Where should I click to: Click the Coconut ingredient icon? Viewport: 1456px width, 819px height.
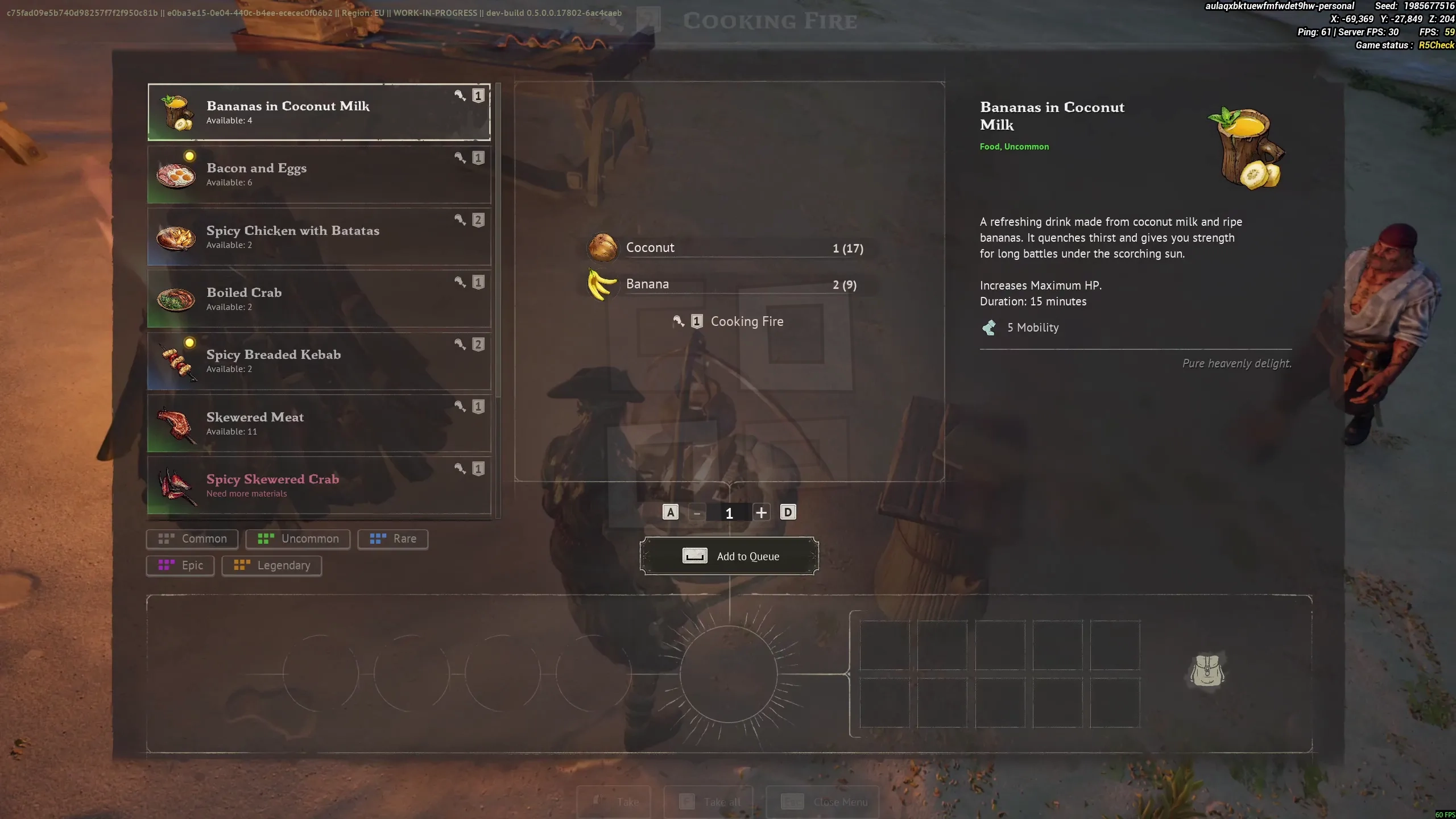point(603,247)
